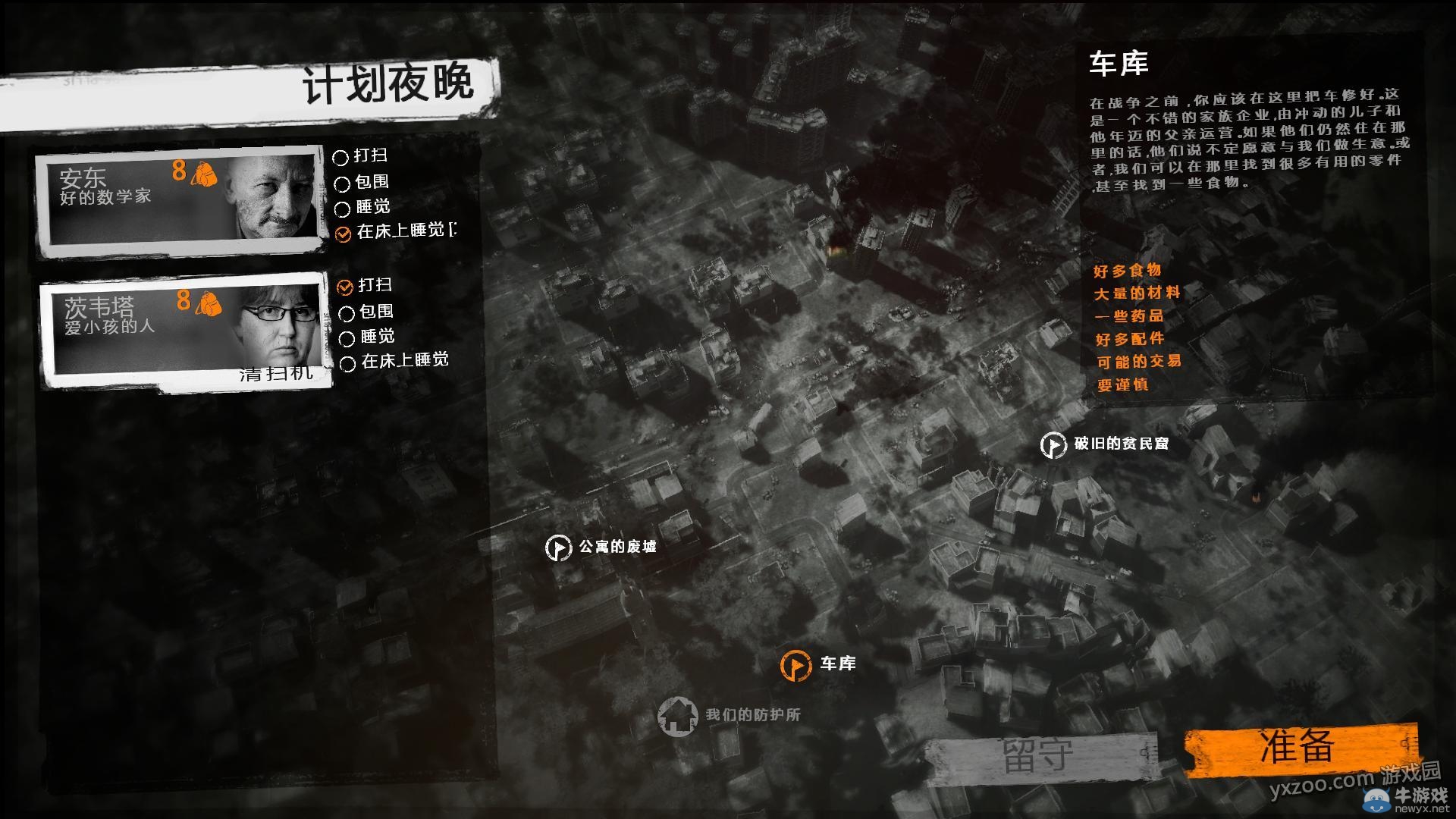Click 安东's backpack inventory icon
Viewport: 1456px width, 819px height.
[203, 174]
